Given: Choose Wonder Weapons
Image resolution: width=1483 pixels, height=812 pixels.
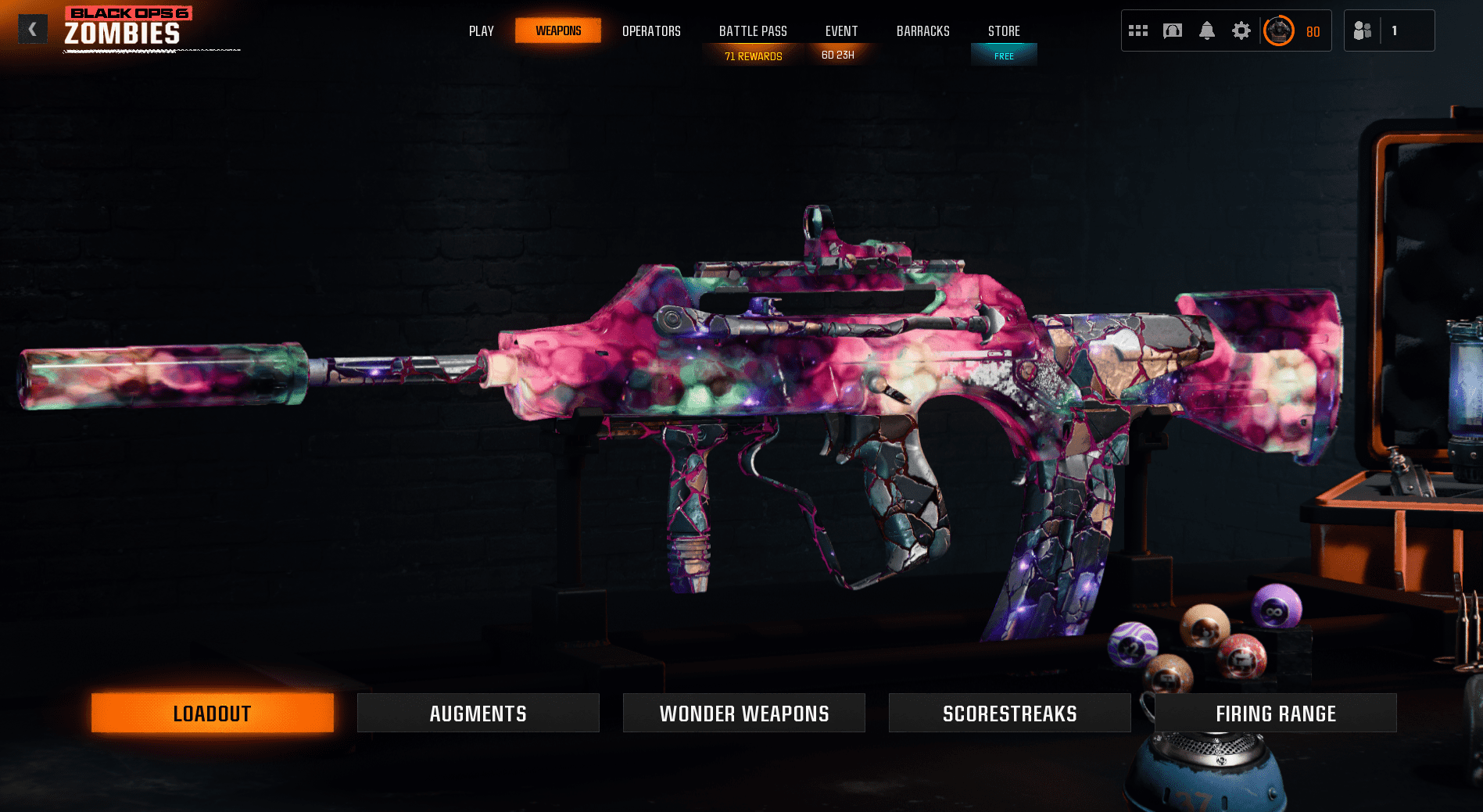Looking at the screenshot, I should (x=744, y=713).
